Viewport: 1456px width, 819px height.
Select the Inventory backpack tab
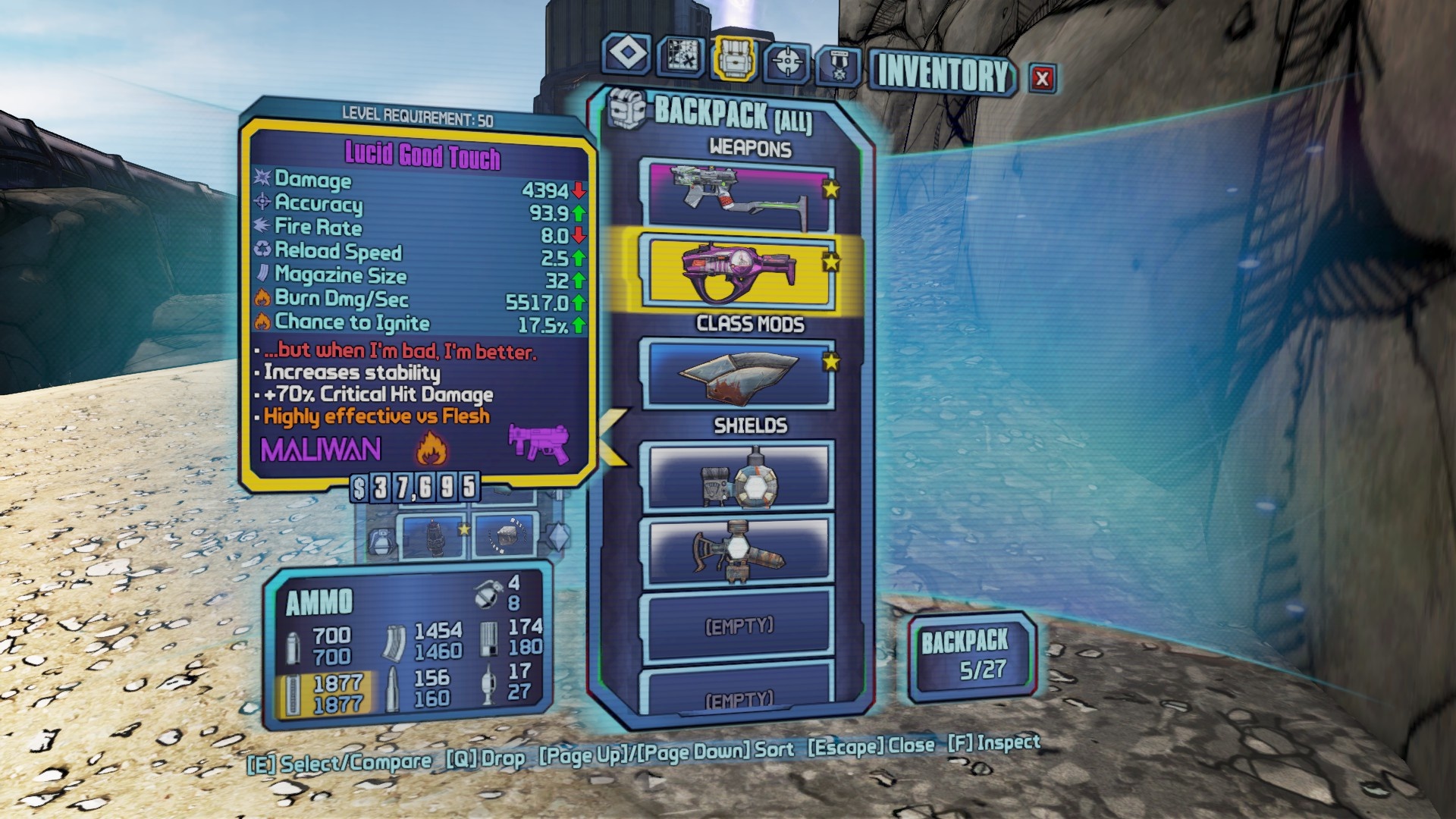coord(733,58)
